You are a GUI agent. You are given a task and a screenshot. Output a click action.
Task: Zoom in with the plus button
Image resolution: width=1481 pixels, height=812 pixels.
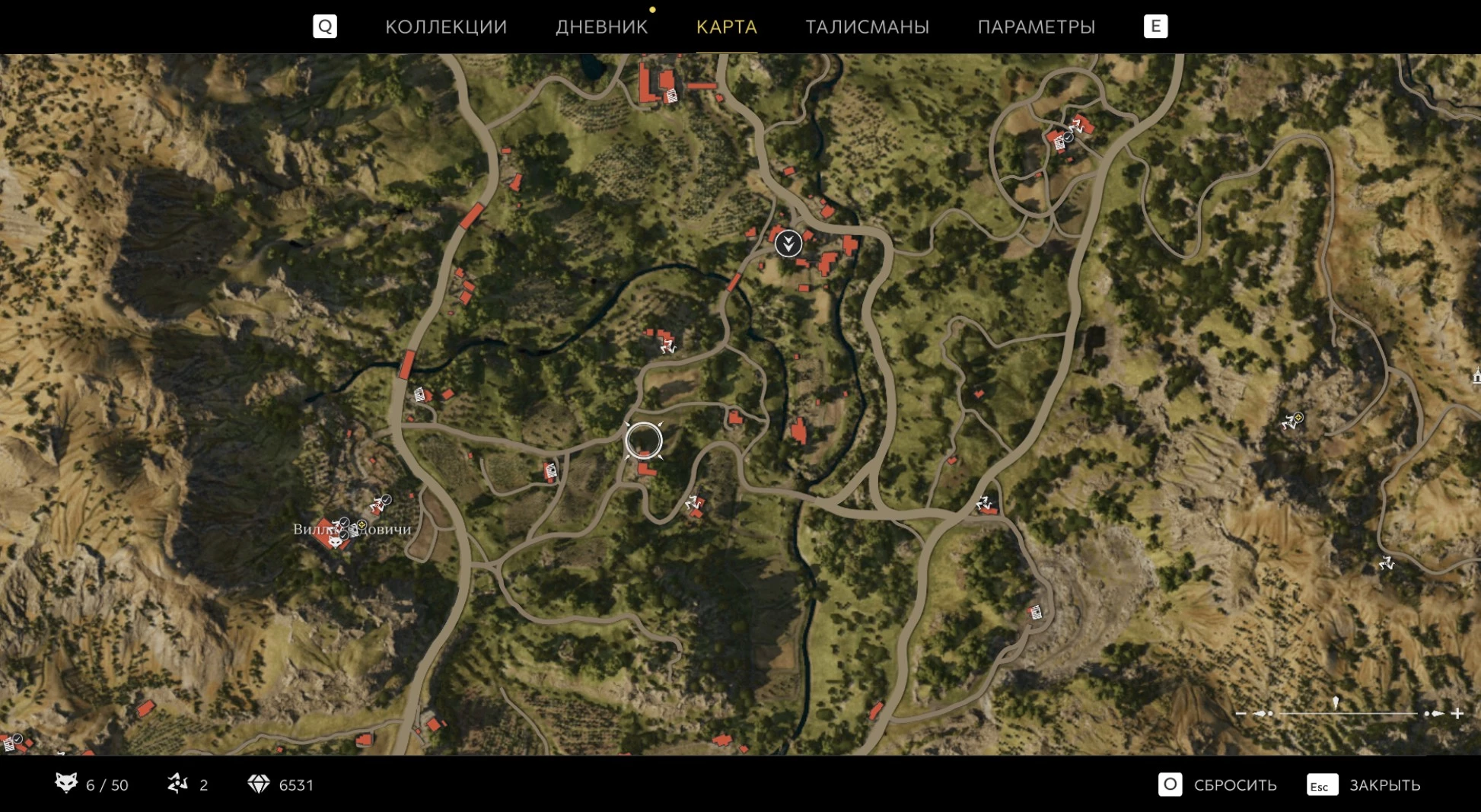(1457, 713)
